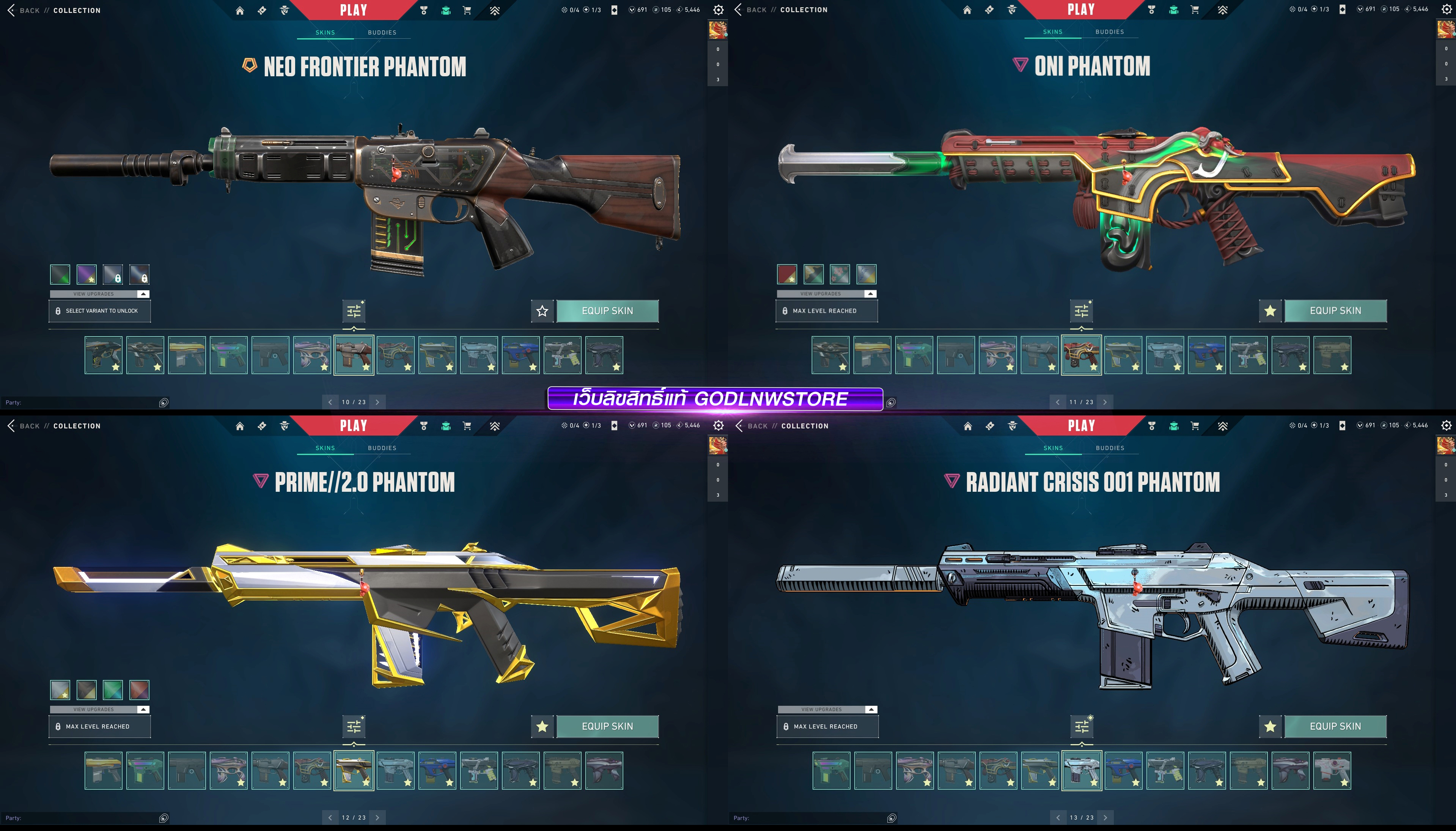Equip the Radiant Crisis 001 Phantom skin
The width and height of the screenshot is (1456, 831).
[1335, 727]
